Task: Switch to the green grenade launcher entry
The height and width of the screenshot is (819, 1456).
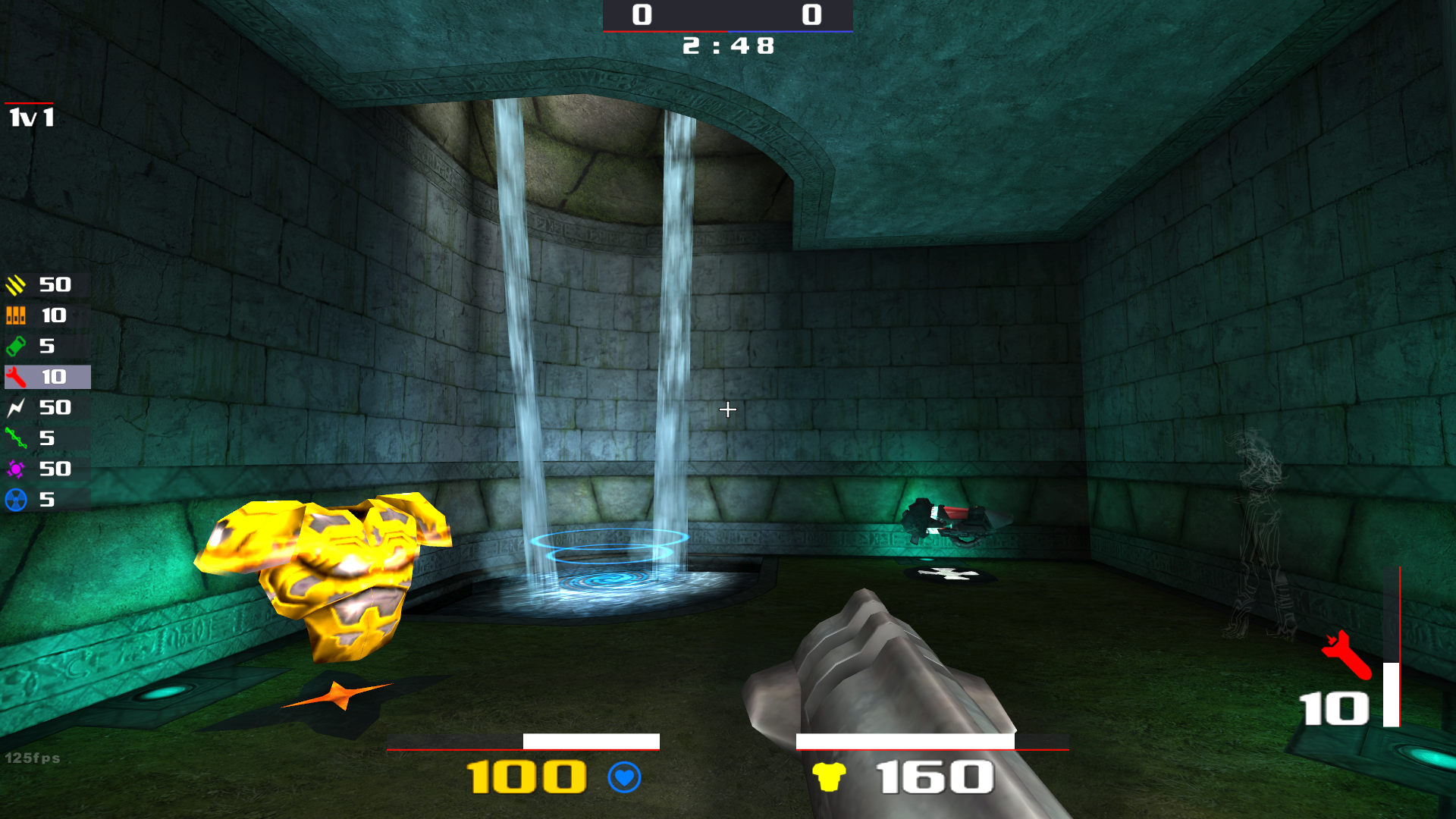Action: (45, 347)
